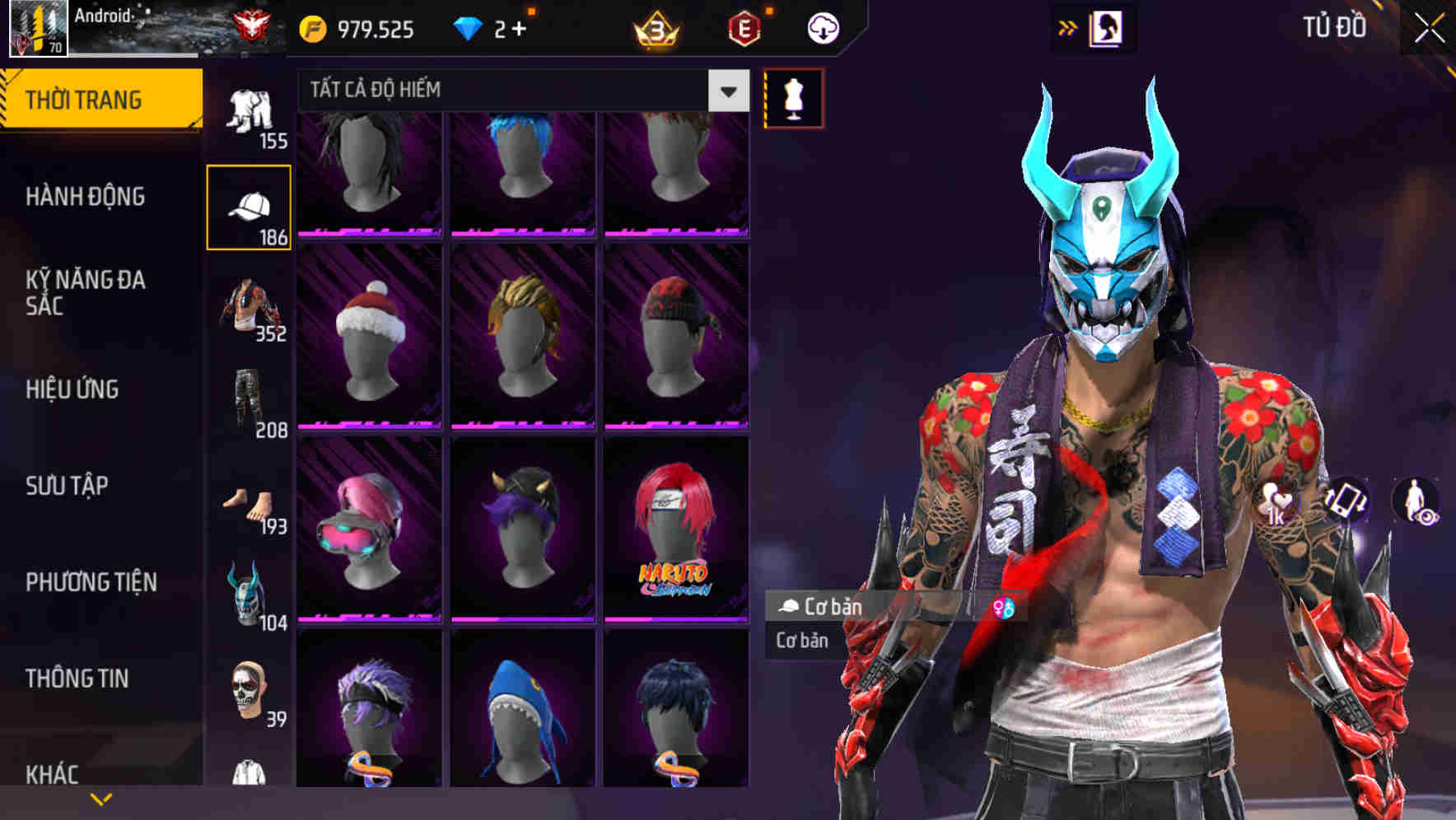The height and width of the screenshot is (820, 1456).
Task: Open the mask category with 104 items
Action: [250, 593]
